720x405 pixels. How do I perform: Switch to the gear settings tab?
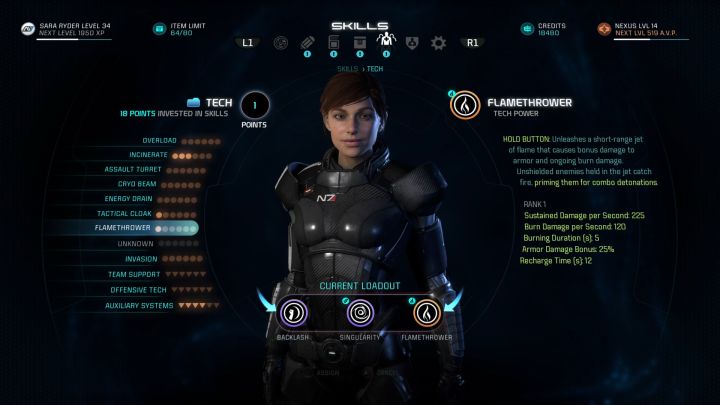tap(437, 43)
